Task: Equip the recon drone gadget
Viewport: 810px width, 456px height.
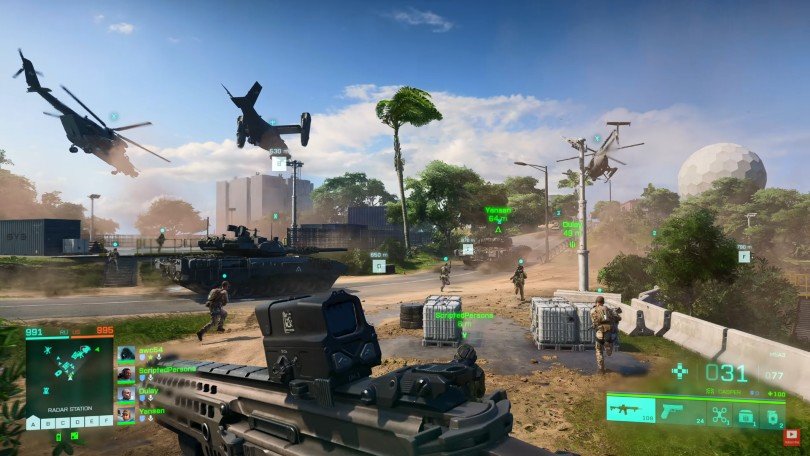Action: tap(720, 412)
